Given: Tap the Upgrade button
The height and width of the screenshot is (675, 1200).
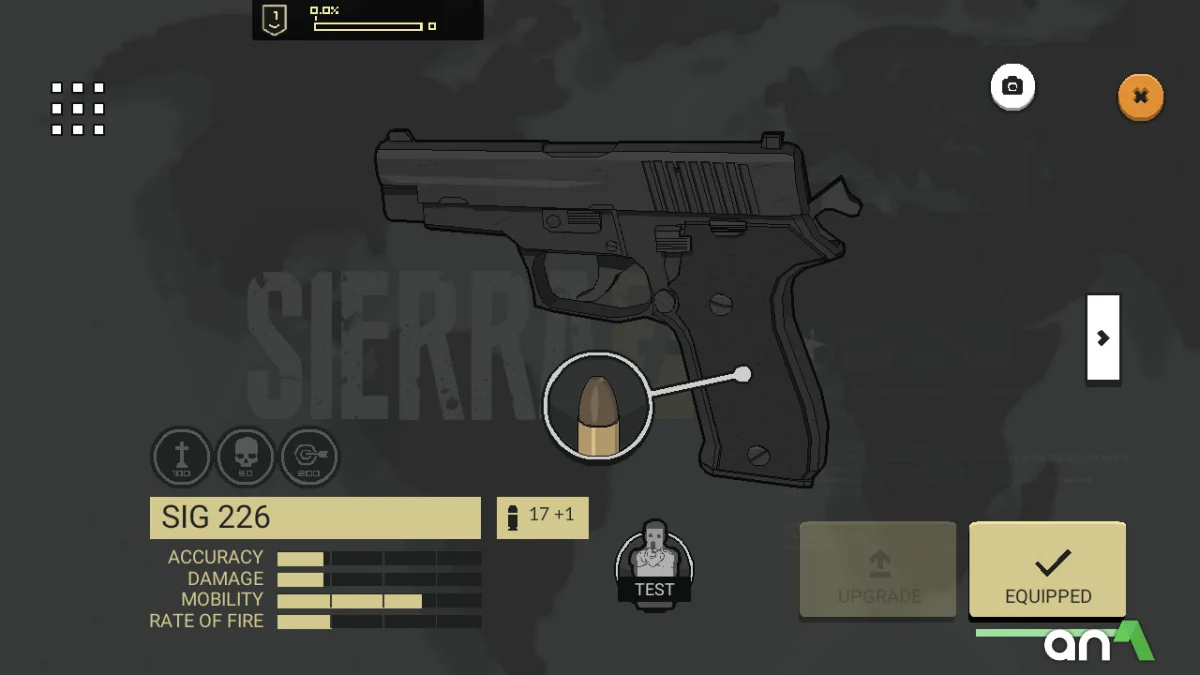Looking at the screenshot, I should pos(878,570).
